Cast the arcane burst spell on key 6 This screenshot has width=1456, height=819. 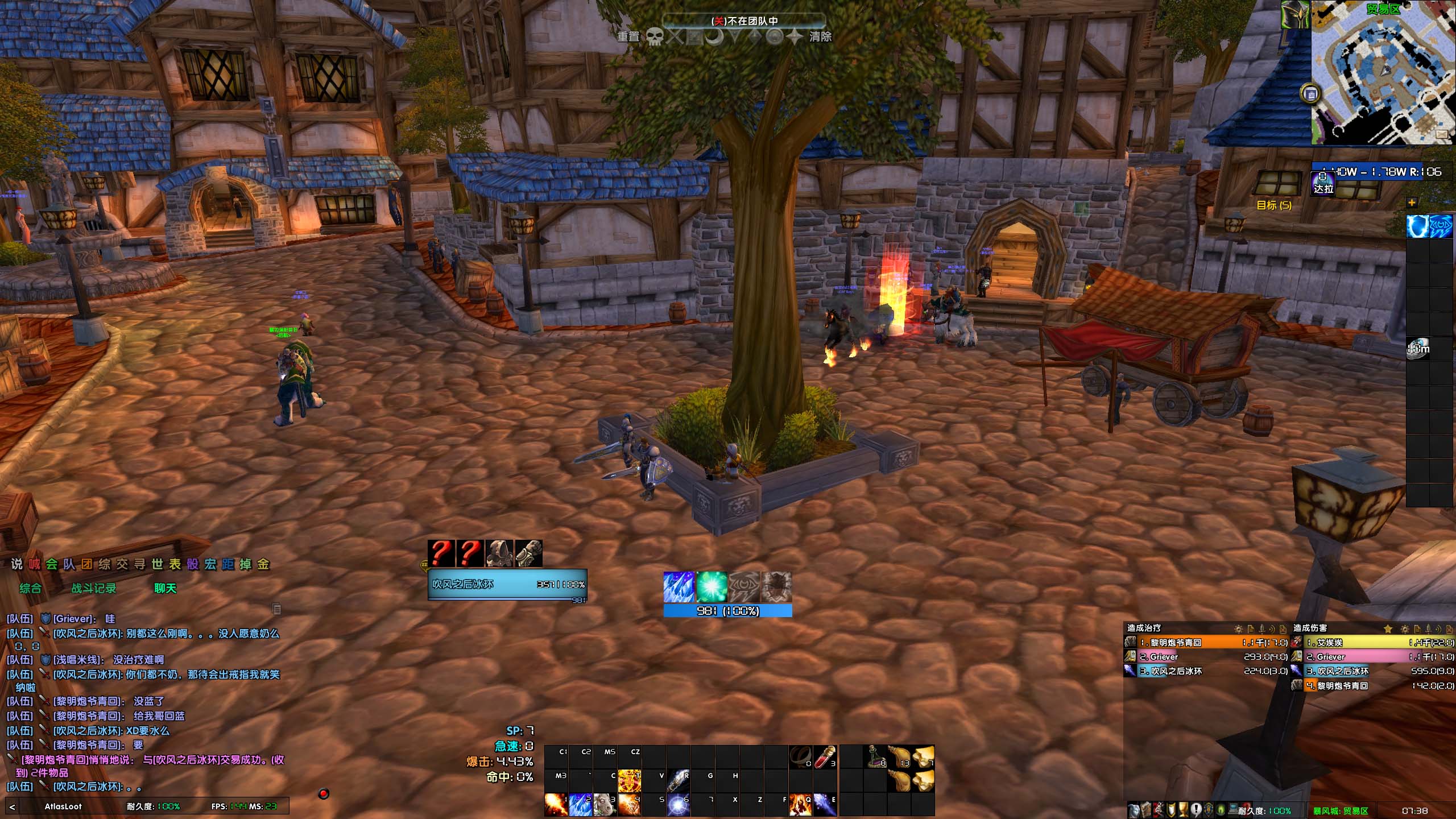point(678,804)
